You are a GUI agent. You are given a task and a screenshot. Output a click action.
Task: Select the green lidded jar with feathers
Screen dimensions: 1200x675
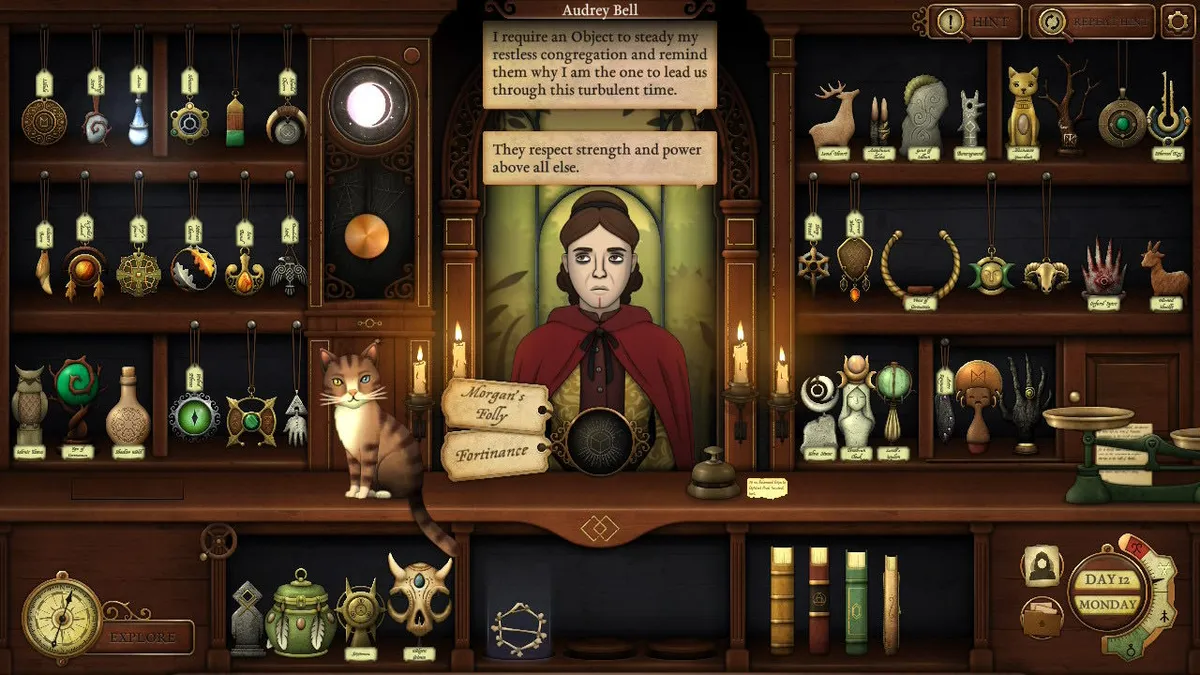[x=300, y=612]
